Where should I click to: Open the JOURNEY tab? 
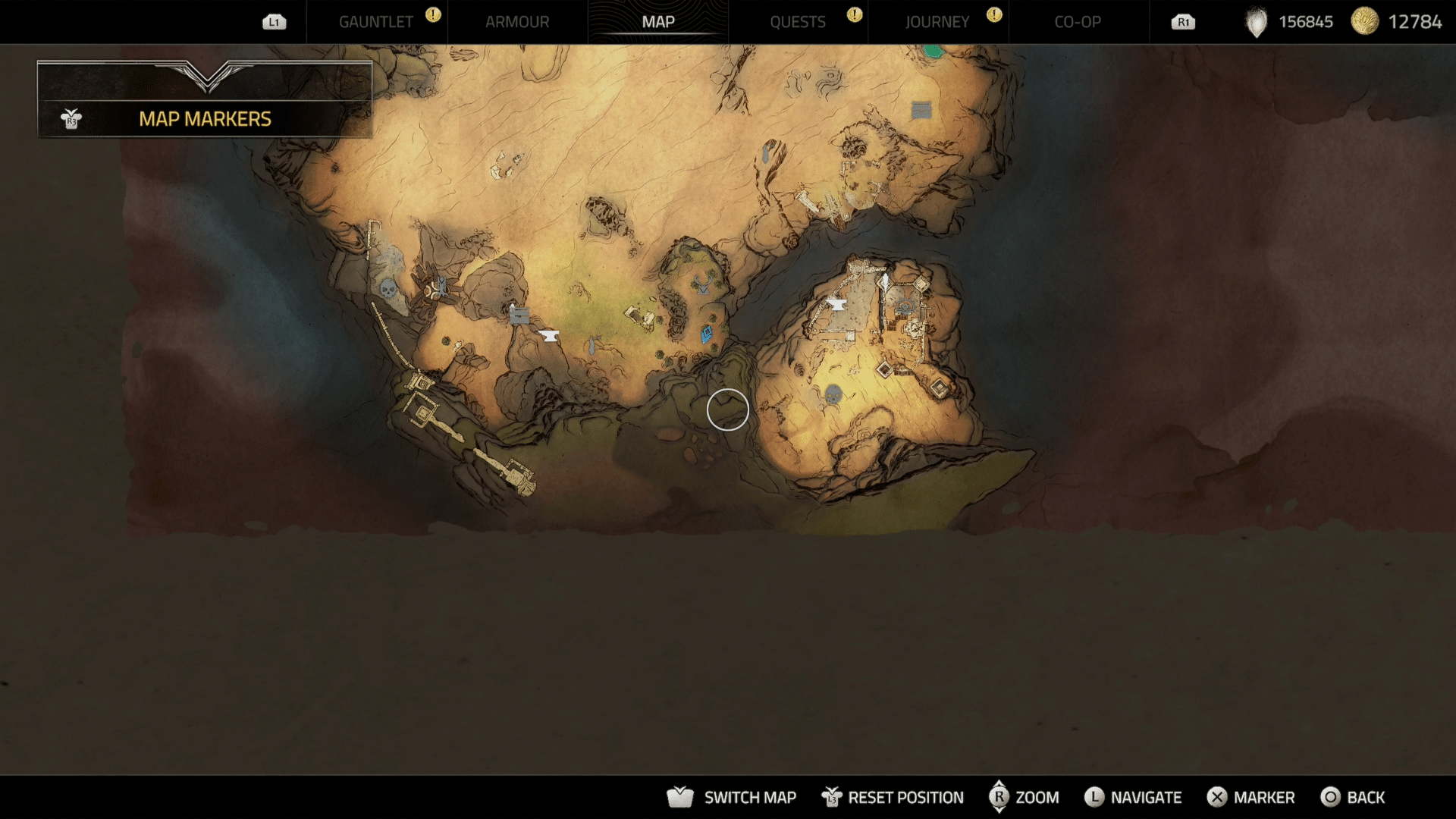(x=937, y=22)
